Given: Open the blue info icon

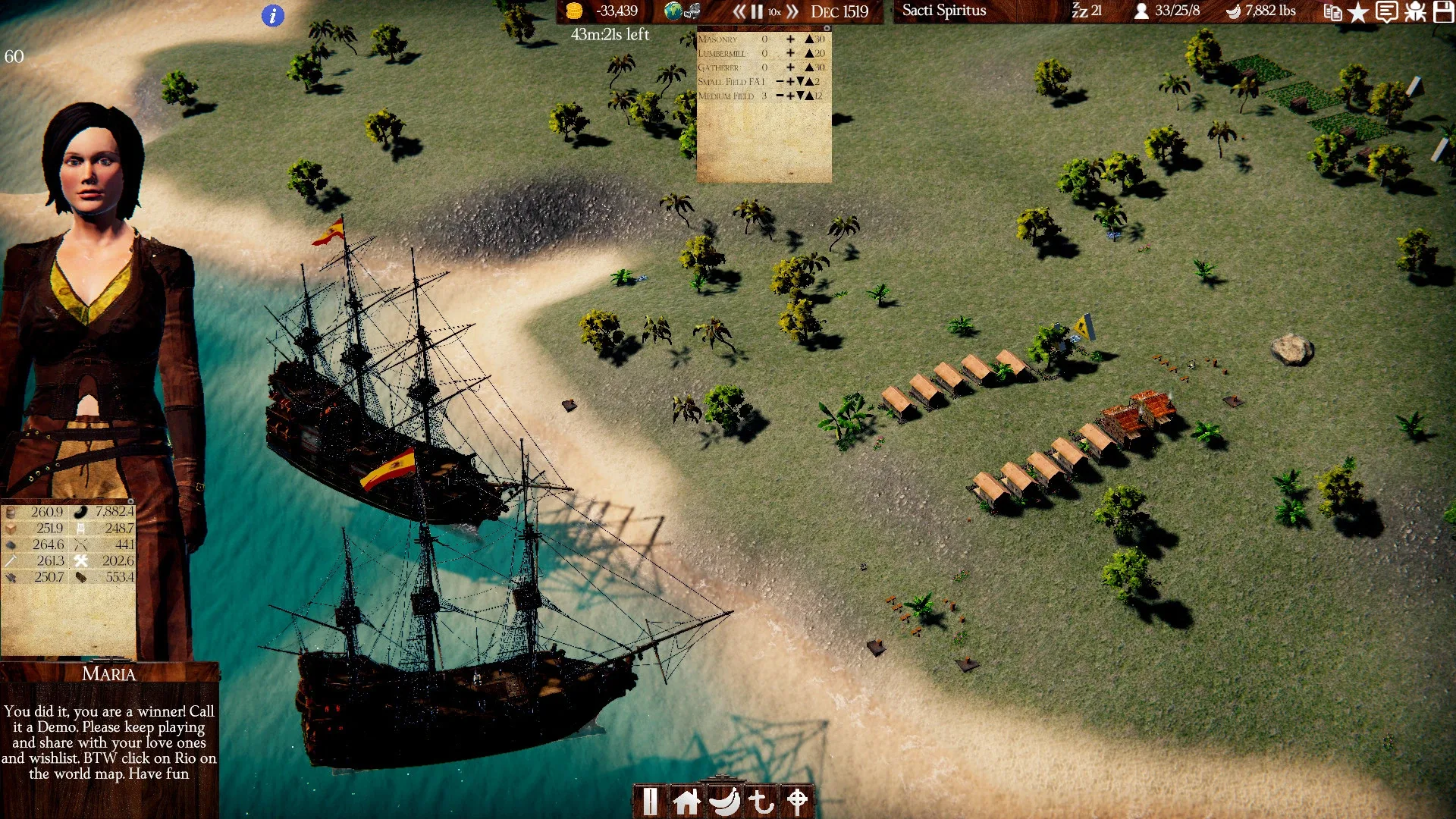Looking at the screenshot, I should (x=273, y=15).
